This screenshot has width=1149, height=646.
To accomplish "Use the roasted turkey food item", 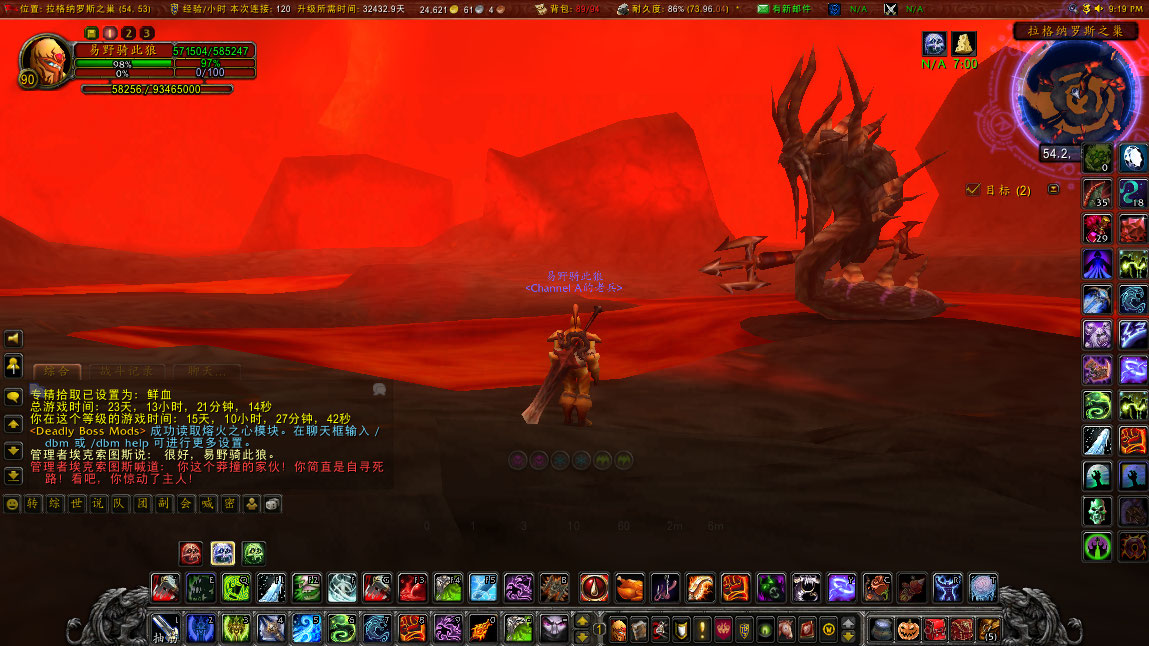I will click(x=630, y=587).
